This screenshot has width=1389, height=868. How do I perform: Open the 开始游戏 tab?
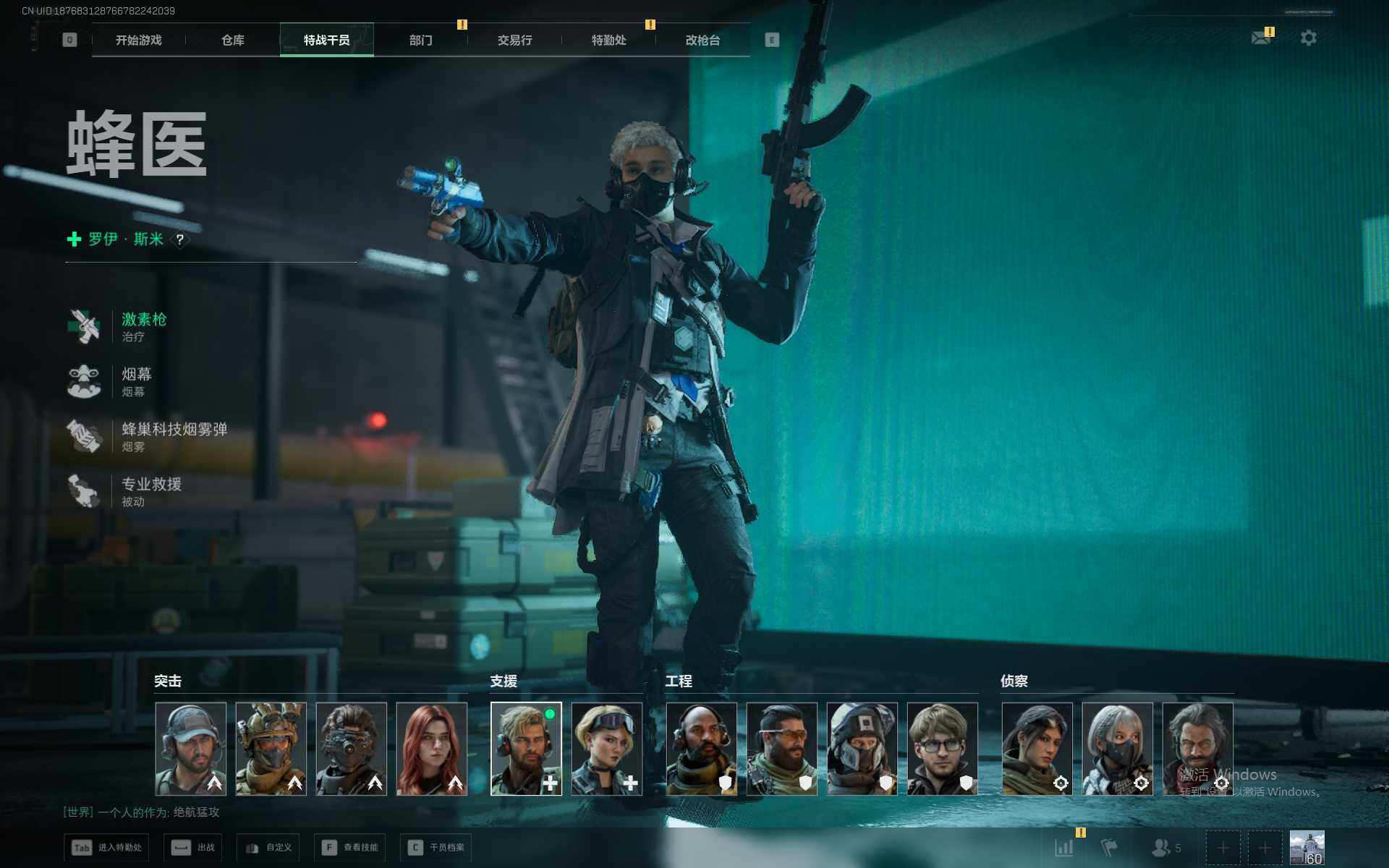pyautogui.click(x=138, y=41)
